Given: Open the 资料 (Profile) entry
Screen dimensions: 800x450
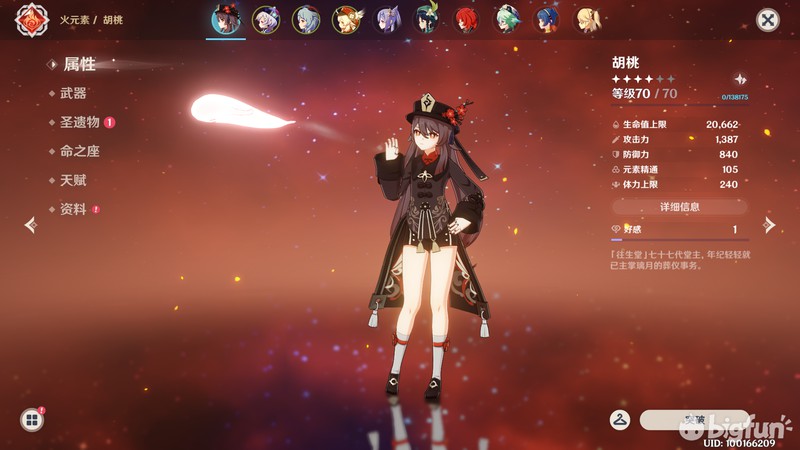Looking at the screenshot, I should [x=73, y=209].
